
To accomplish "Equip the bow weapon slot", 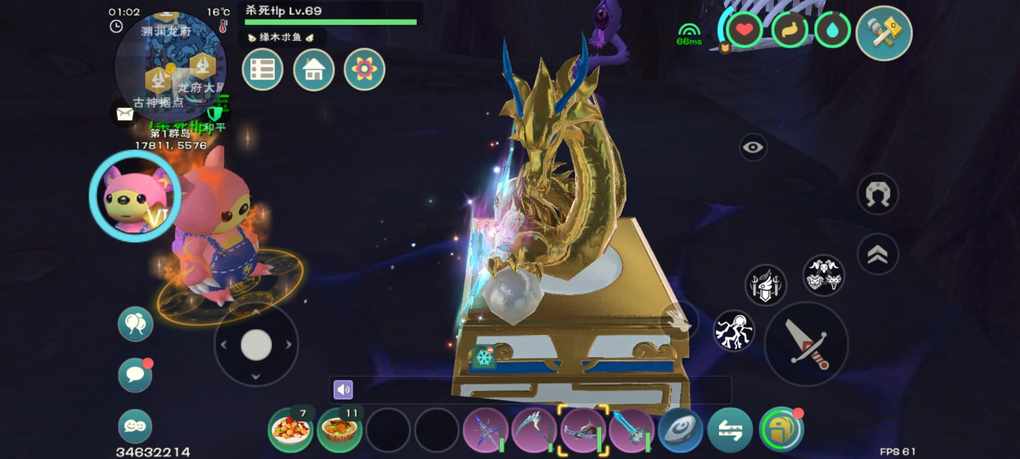I will (x=485, y=430).
